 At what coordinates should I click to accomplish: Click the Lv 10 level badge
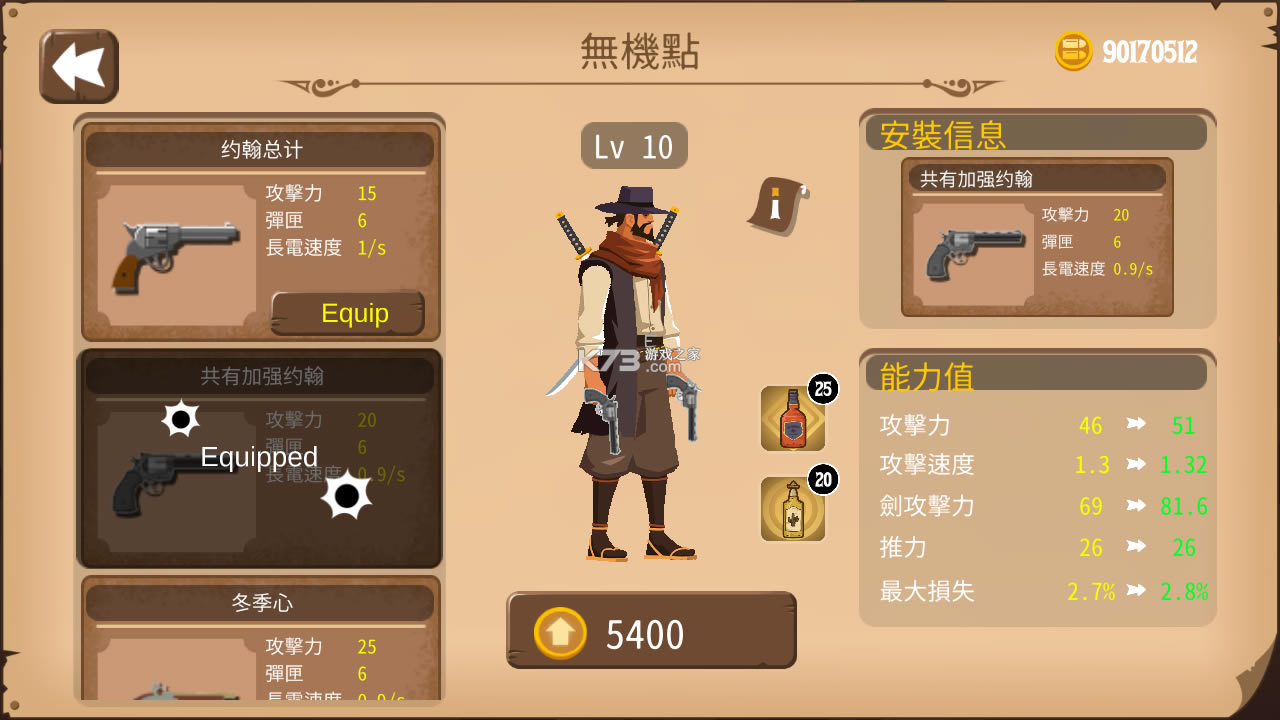click(634, 145)
